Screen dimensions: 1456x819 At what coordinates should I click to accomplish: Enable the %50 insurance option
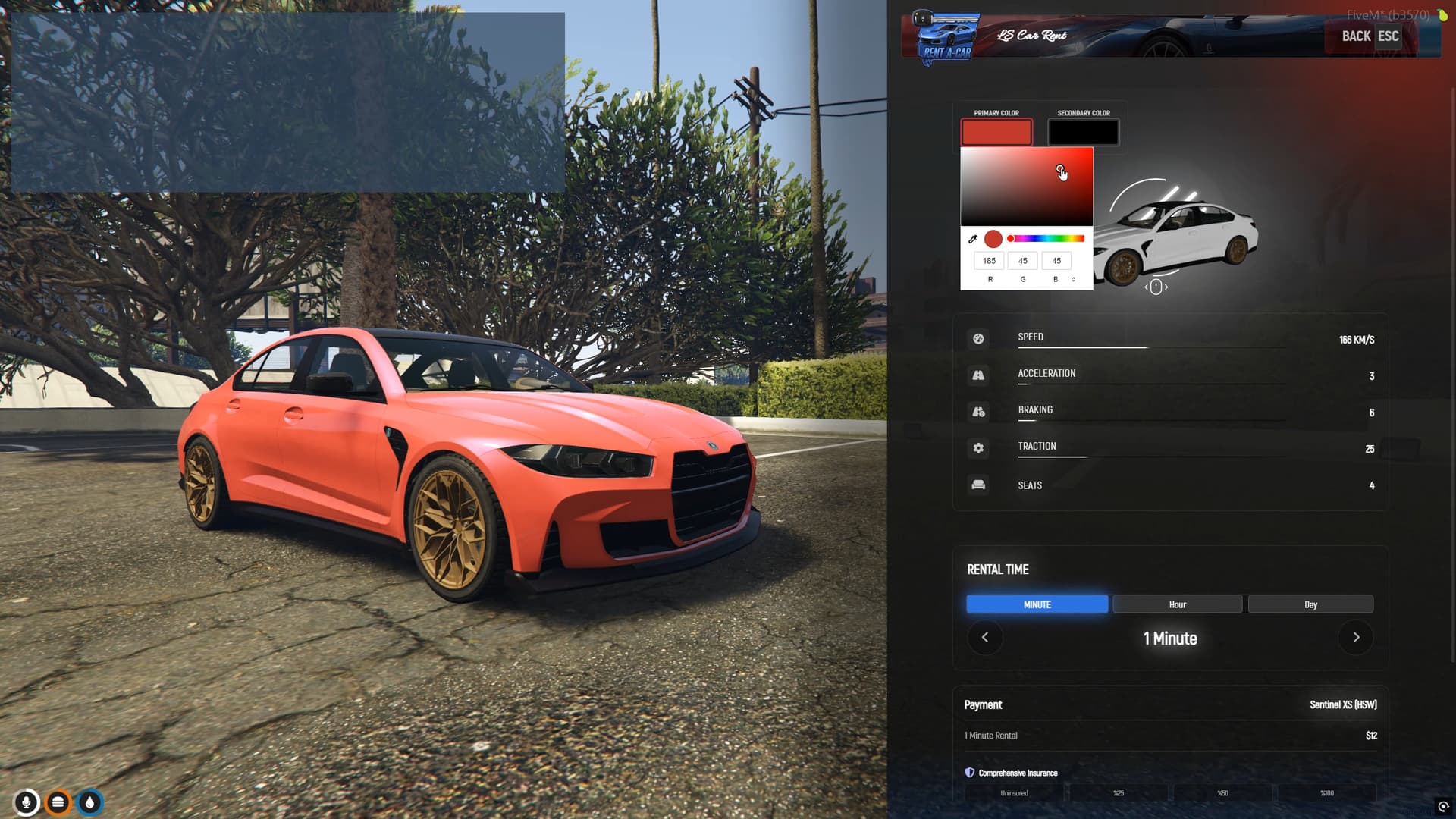coord(1222,792)
